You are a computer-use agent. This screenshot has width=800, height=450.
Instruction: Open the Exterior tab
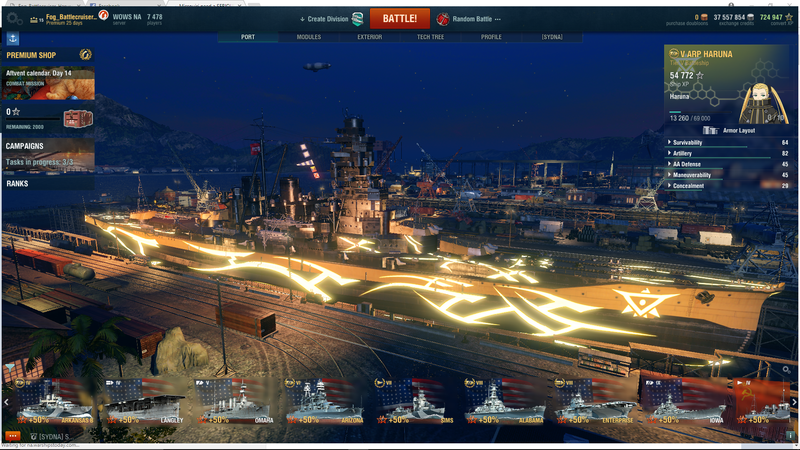tap(369, 37)
